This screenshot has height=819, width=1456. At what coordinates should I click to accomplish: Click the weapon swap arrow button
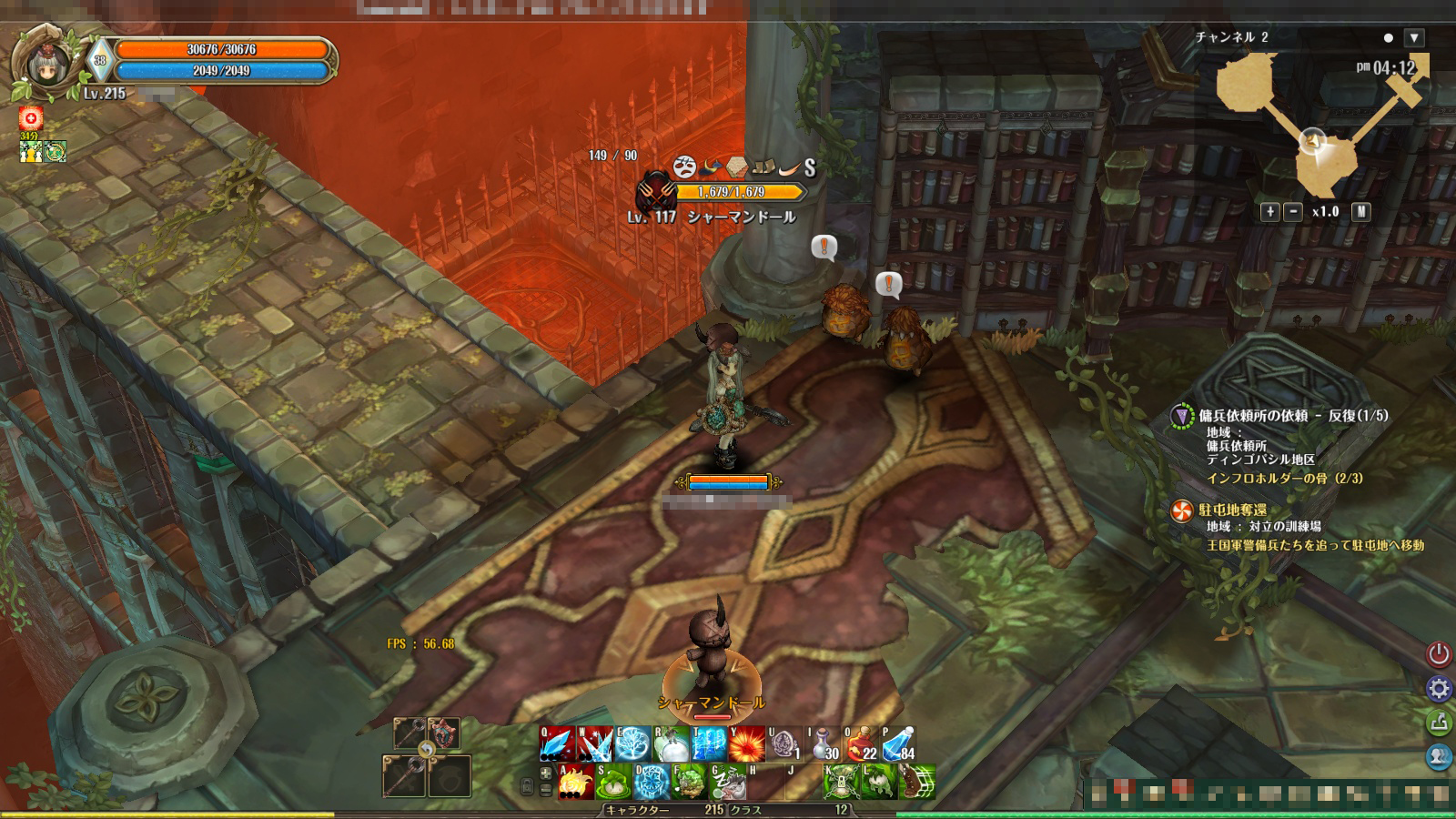tap(426, 750)
